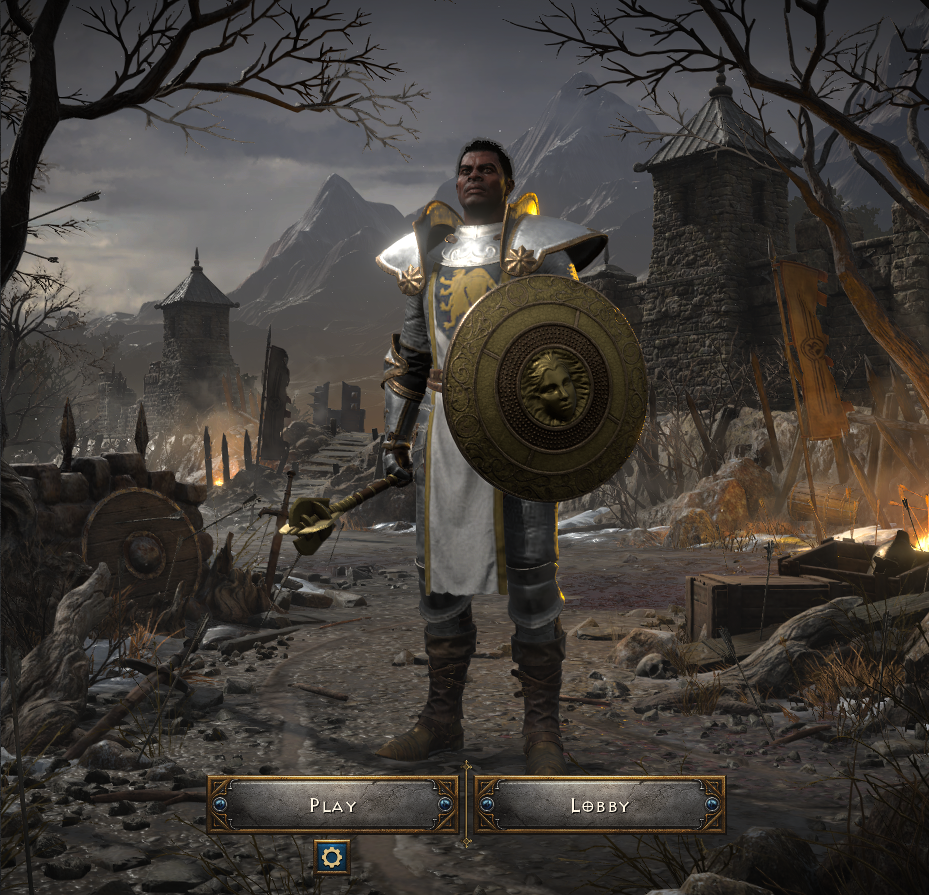Open the Lobby
The width and height of the screenshot is (929, 895).
coord(600,805)
